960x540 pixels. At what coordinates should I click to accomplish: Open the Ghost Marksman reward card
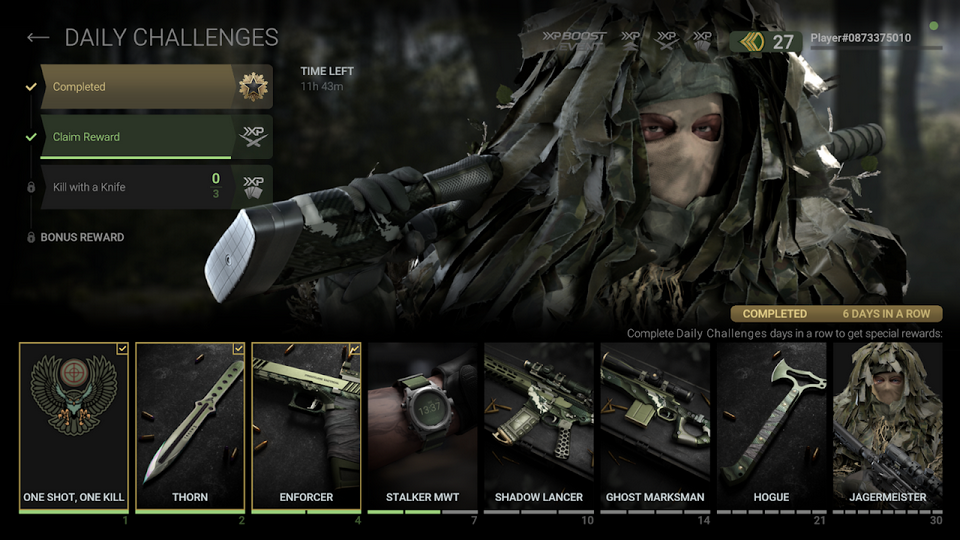coord(655,426)
